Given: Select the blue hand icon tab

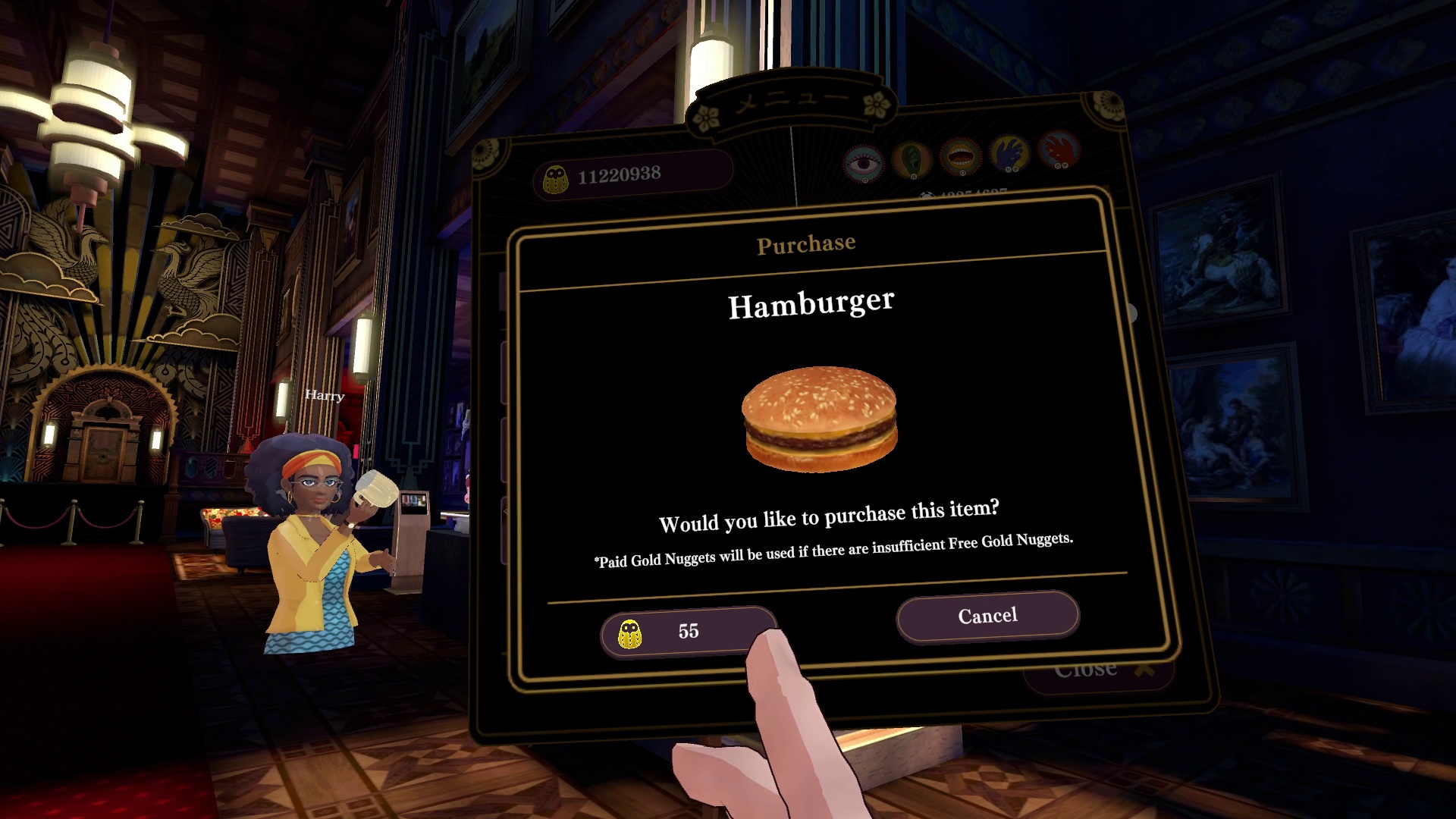Looking at the screenshot, I should pyautogui.click(x=1009, y=153).
